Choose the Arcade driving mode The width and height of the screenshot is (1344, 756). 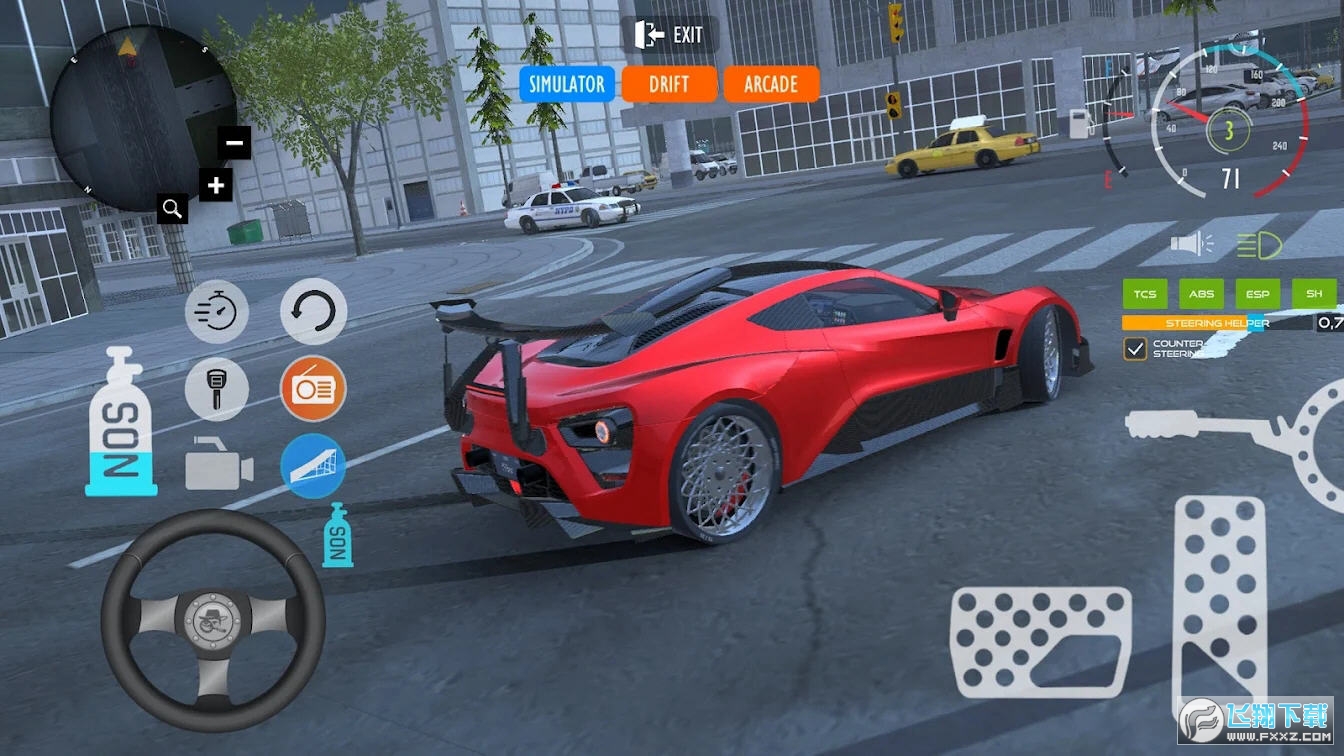tap(771, 84)
